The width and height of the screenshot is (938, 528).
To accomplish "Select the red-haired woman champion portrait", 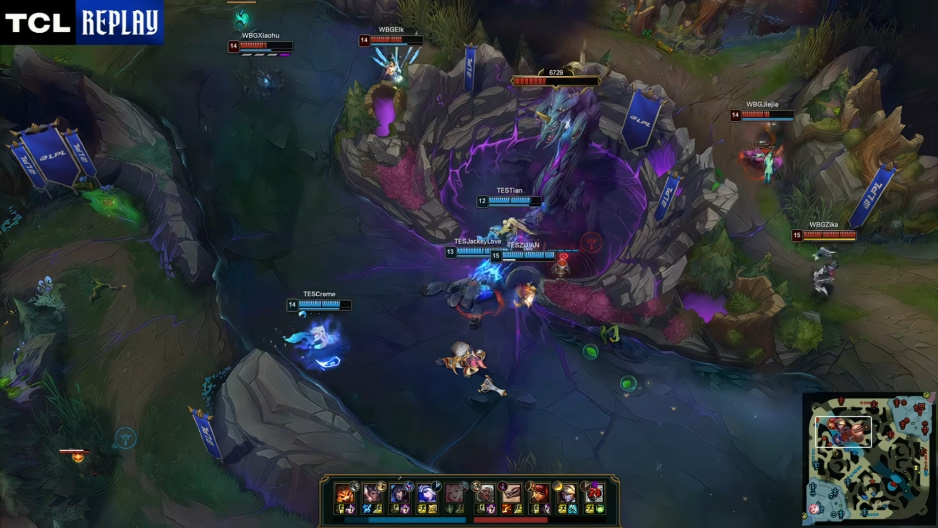I will (538, 493).
